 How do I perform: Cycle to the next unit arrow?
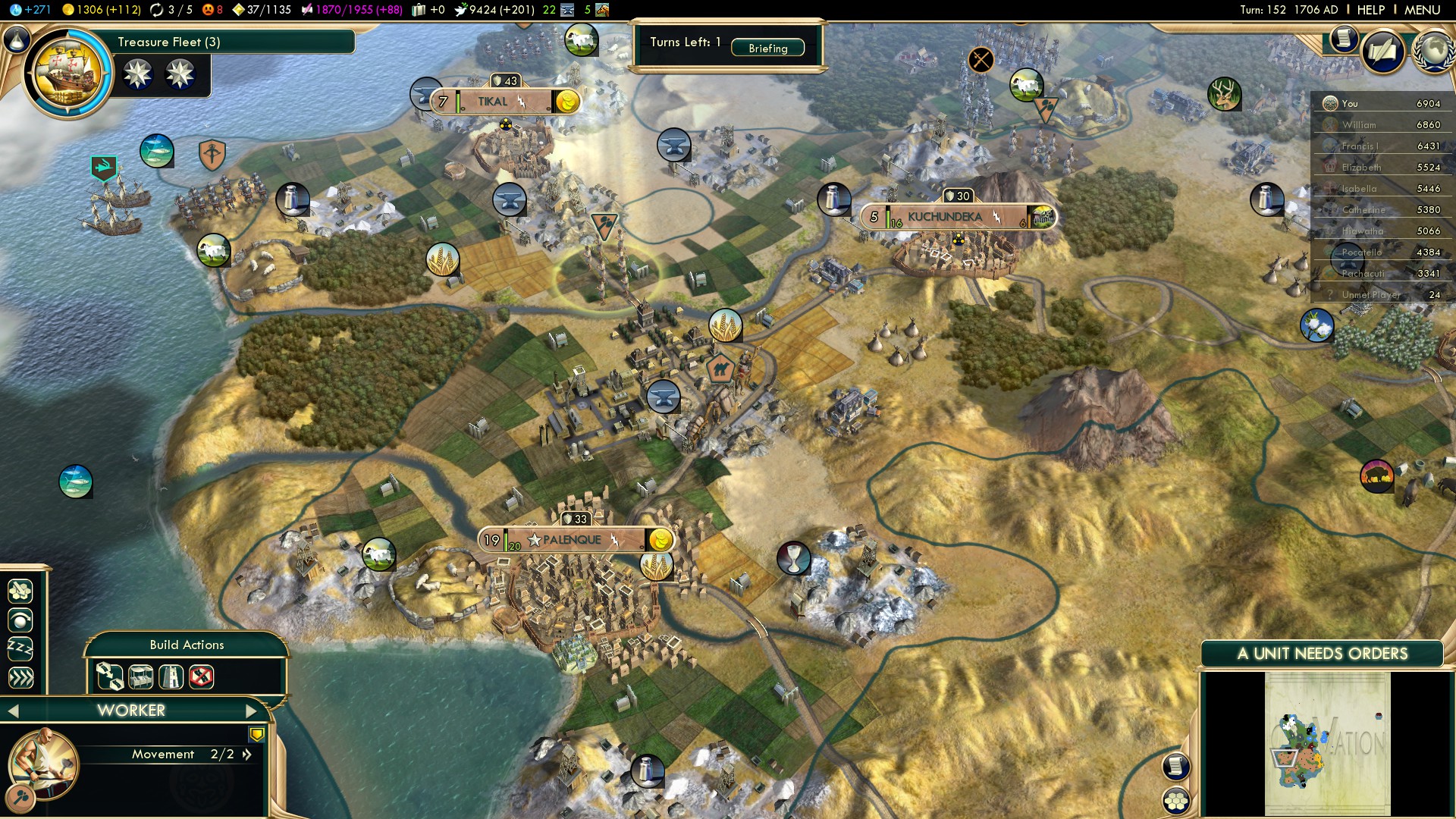pyautogui.click(x=252, y=711)
